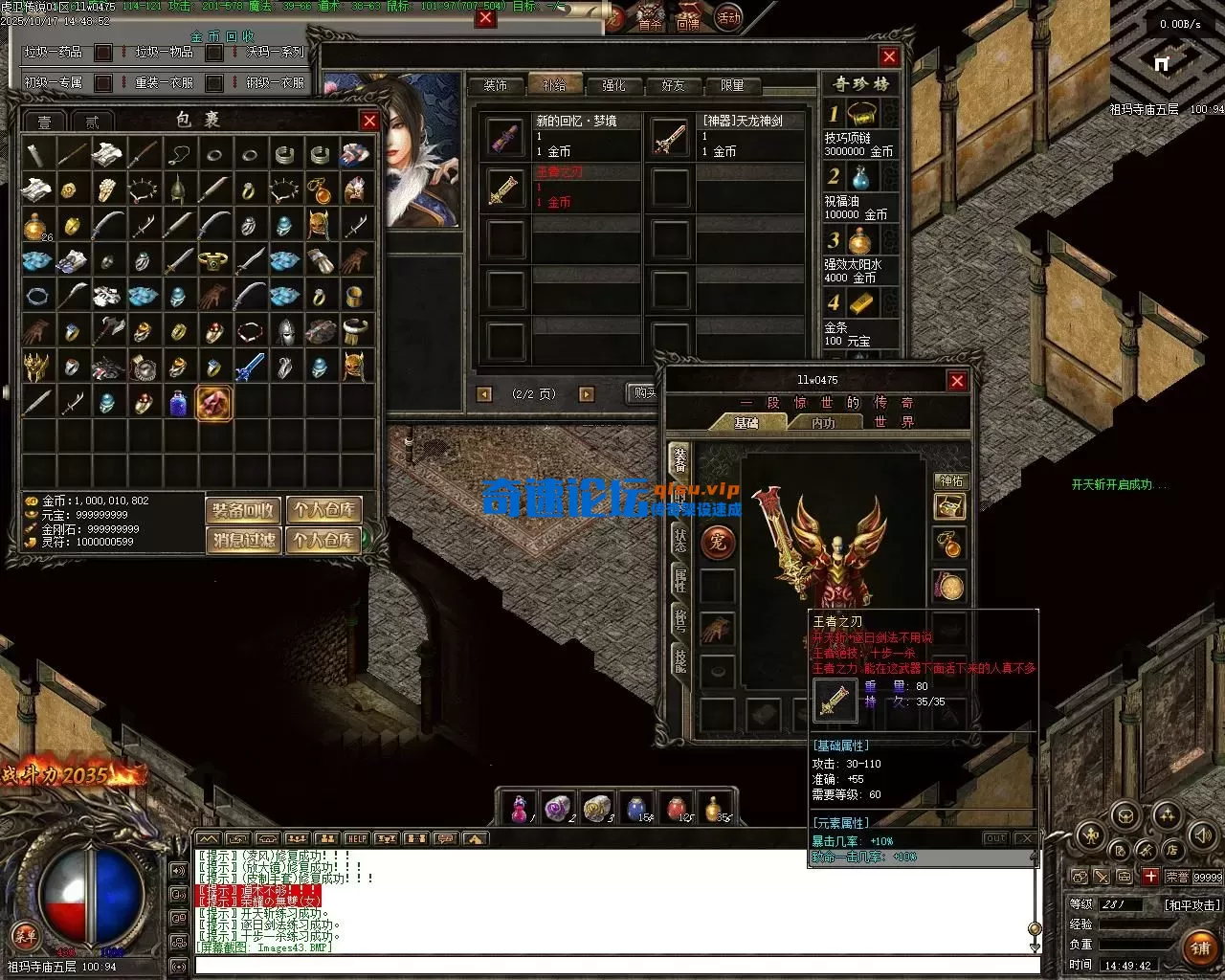Viewport: 1225px width, 980px height.
Task: Choose the 王者之刃 sword in the shop
Action: click(504, 188)
